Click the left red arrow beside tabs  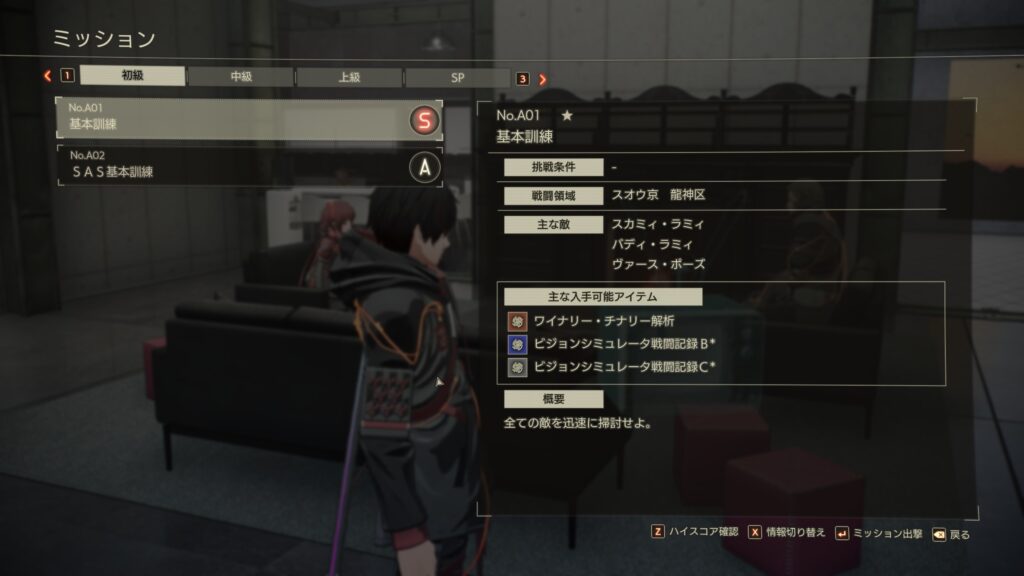[x=47, y=77]
